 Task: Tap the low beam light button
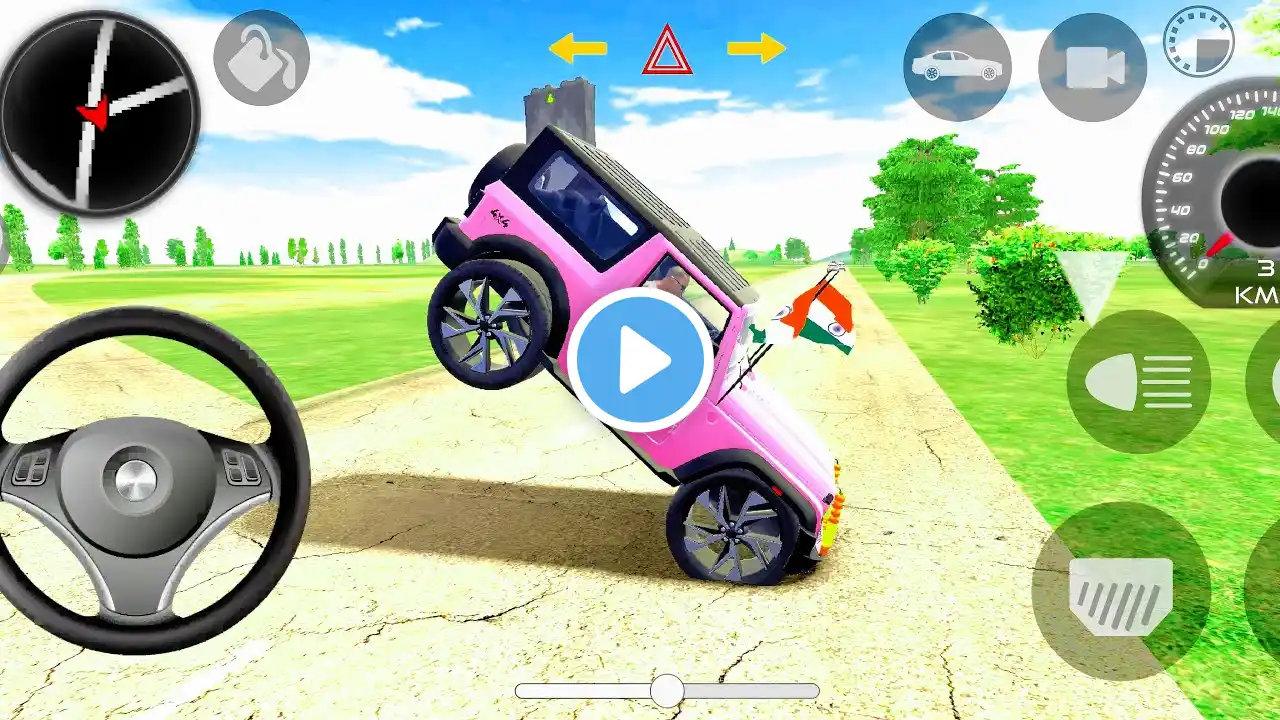pos(1121,590)
